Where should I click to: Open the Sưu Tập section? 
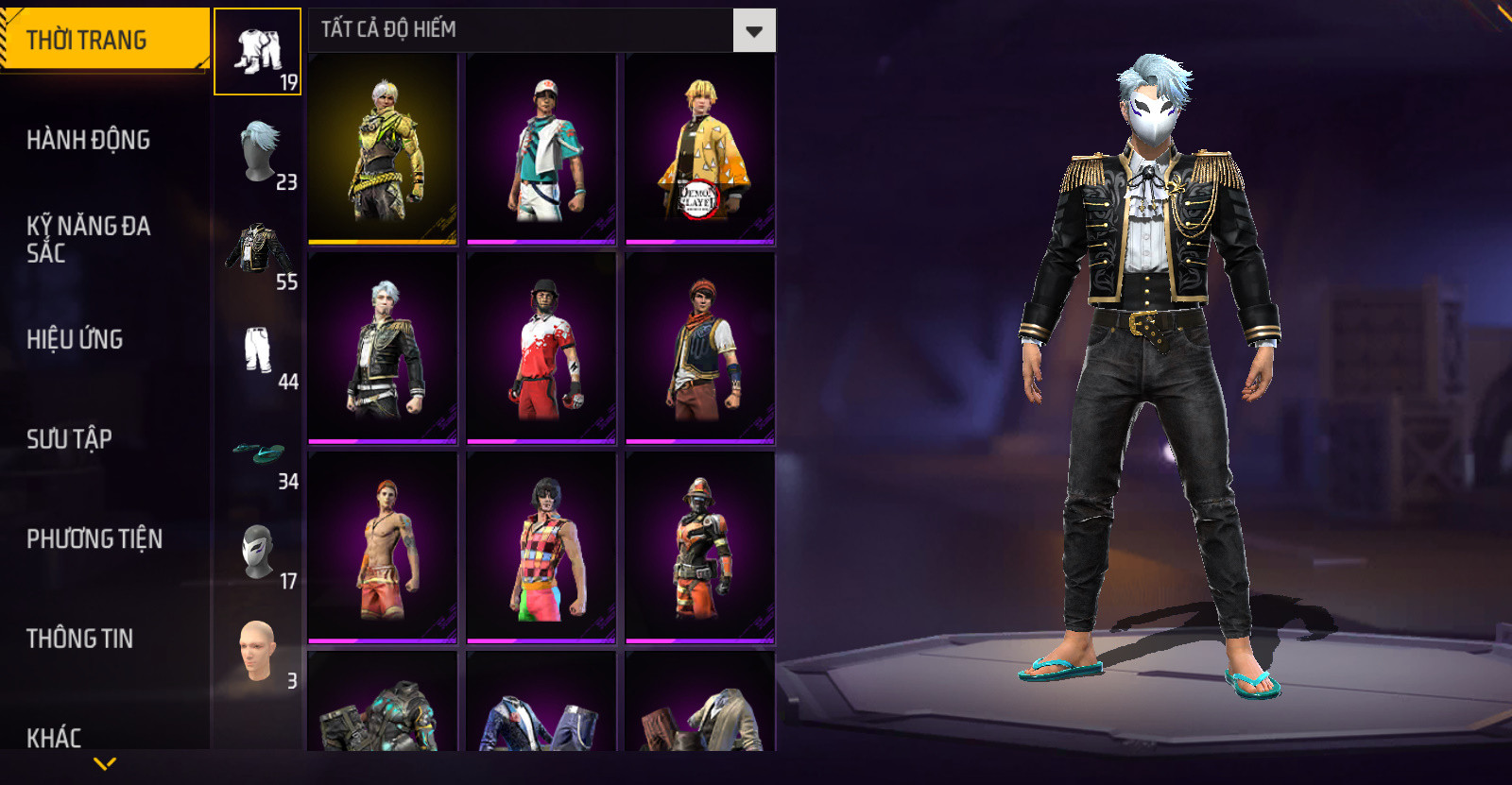[70, 439]
